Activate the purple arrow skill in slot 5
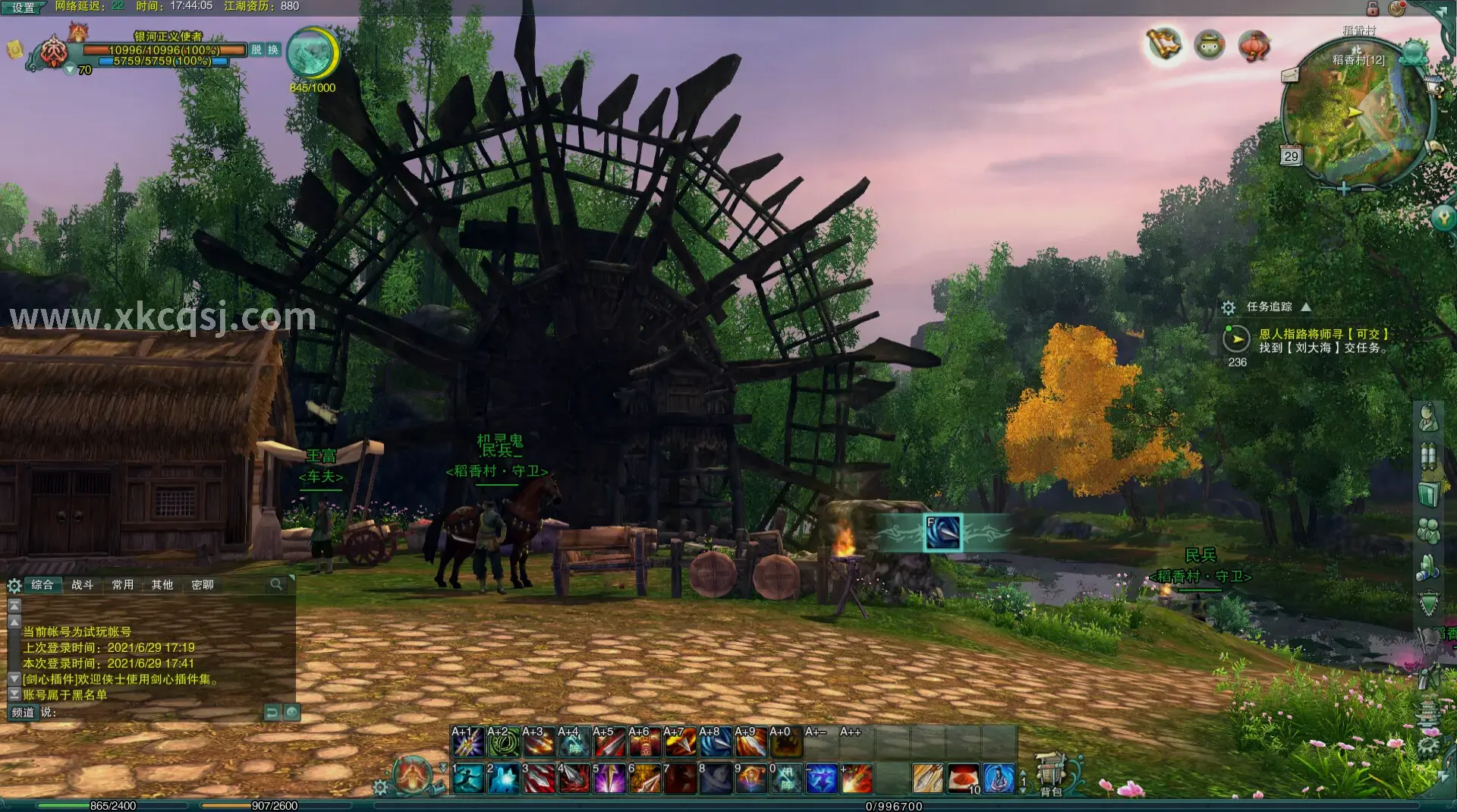 pyautogui.click(x=609, y=779)
